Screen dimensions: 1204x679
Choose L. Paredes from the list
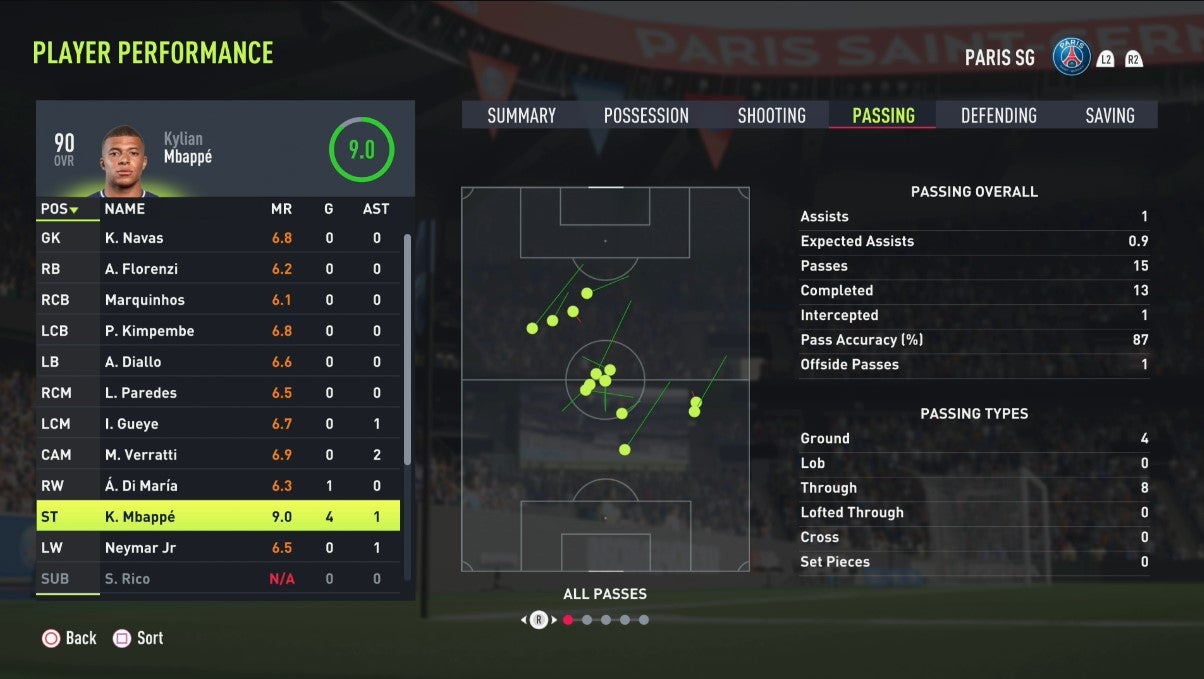tap(218, 393)
